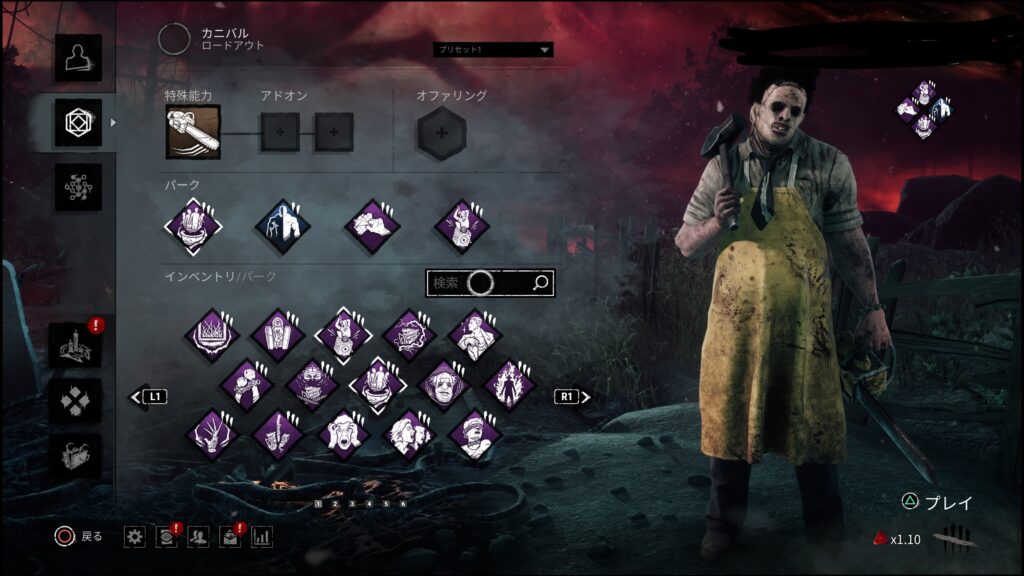1024x576 pixels.
Task: Open the candle ritual icon with alert
Action: pyautogui.click(x=75, y=345)
